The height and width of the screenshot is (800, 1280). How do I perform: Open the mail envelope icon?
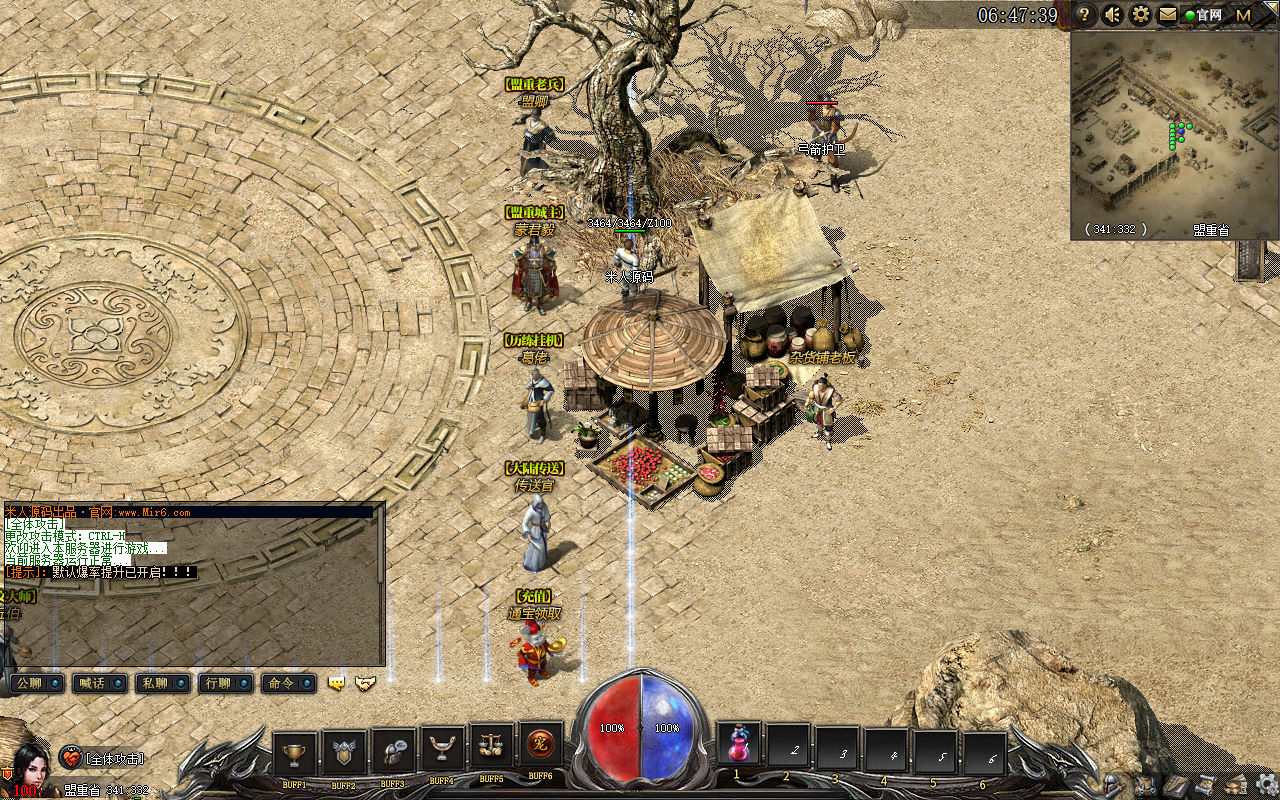click(1167, 15)
